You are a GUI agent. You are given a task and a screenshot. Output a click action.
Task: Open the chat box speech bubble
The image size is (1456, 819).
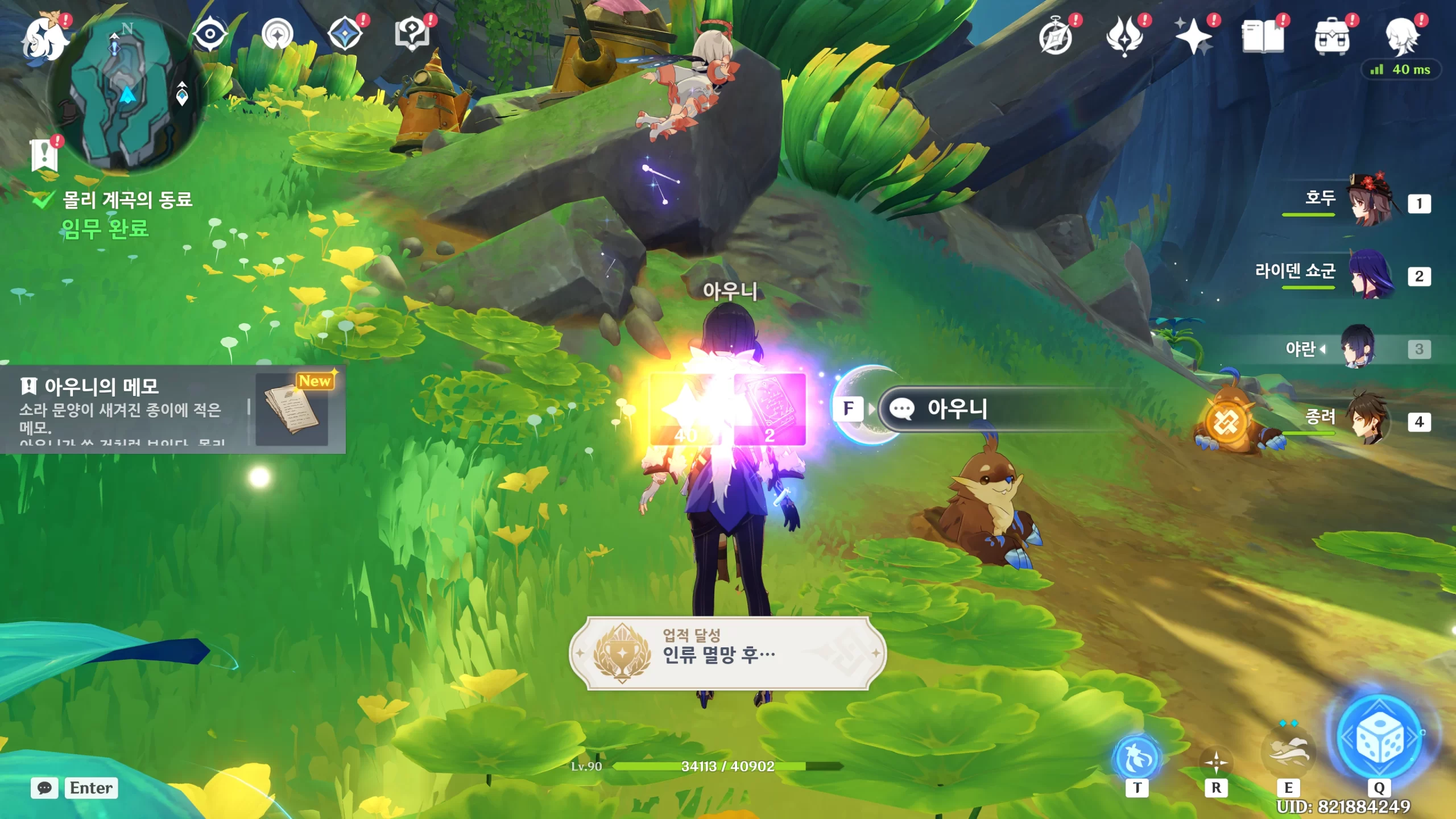[44, 788]
